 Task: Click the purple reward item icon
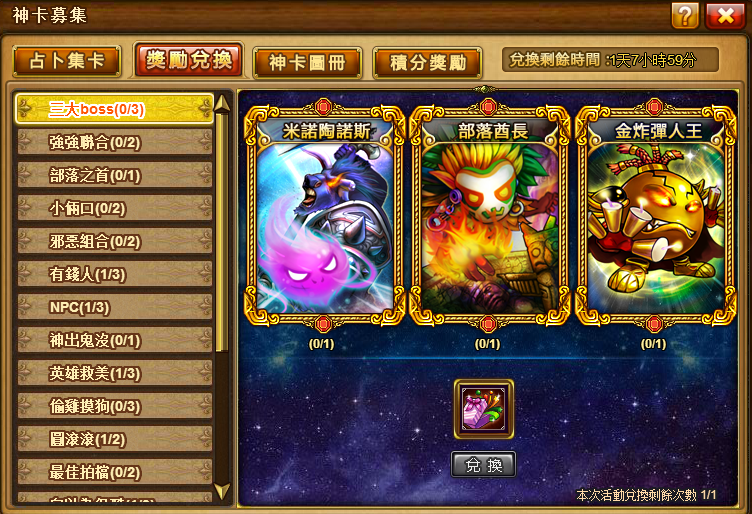tap(484, 409)
